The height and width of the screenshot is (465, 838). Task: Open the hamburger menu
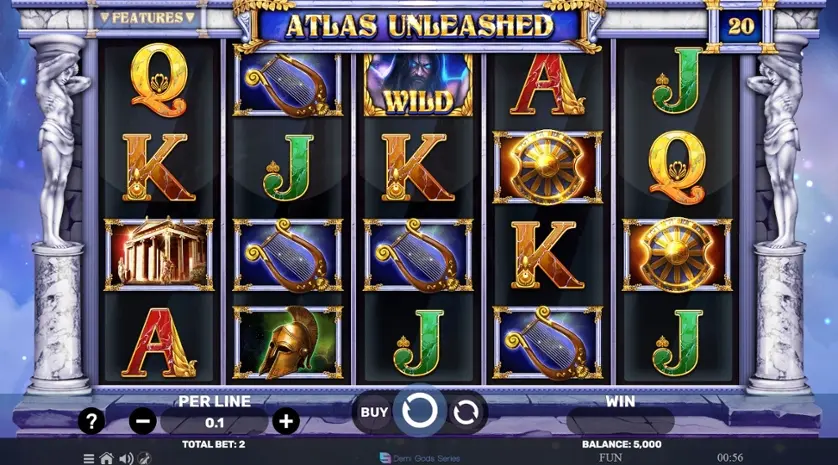point(89,458)
